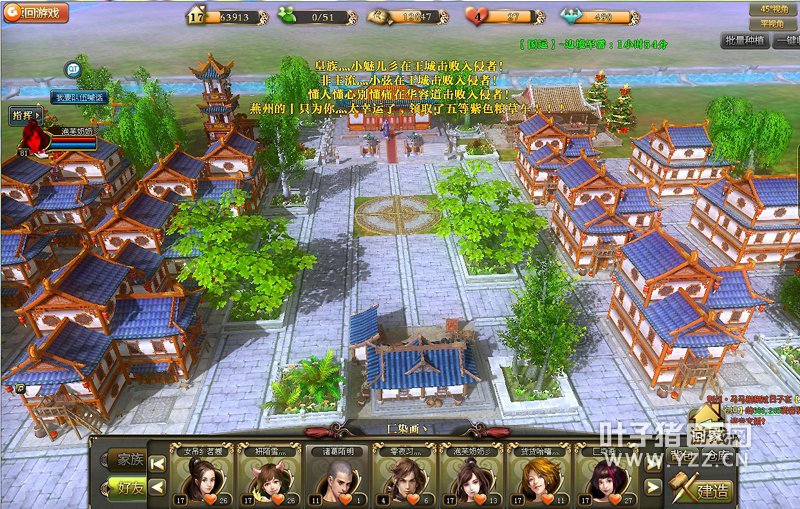The width and height of the screenshot is (800, 509).
Task: Select the 平视角 flat view button
Action: point(772,23)
